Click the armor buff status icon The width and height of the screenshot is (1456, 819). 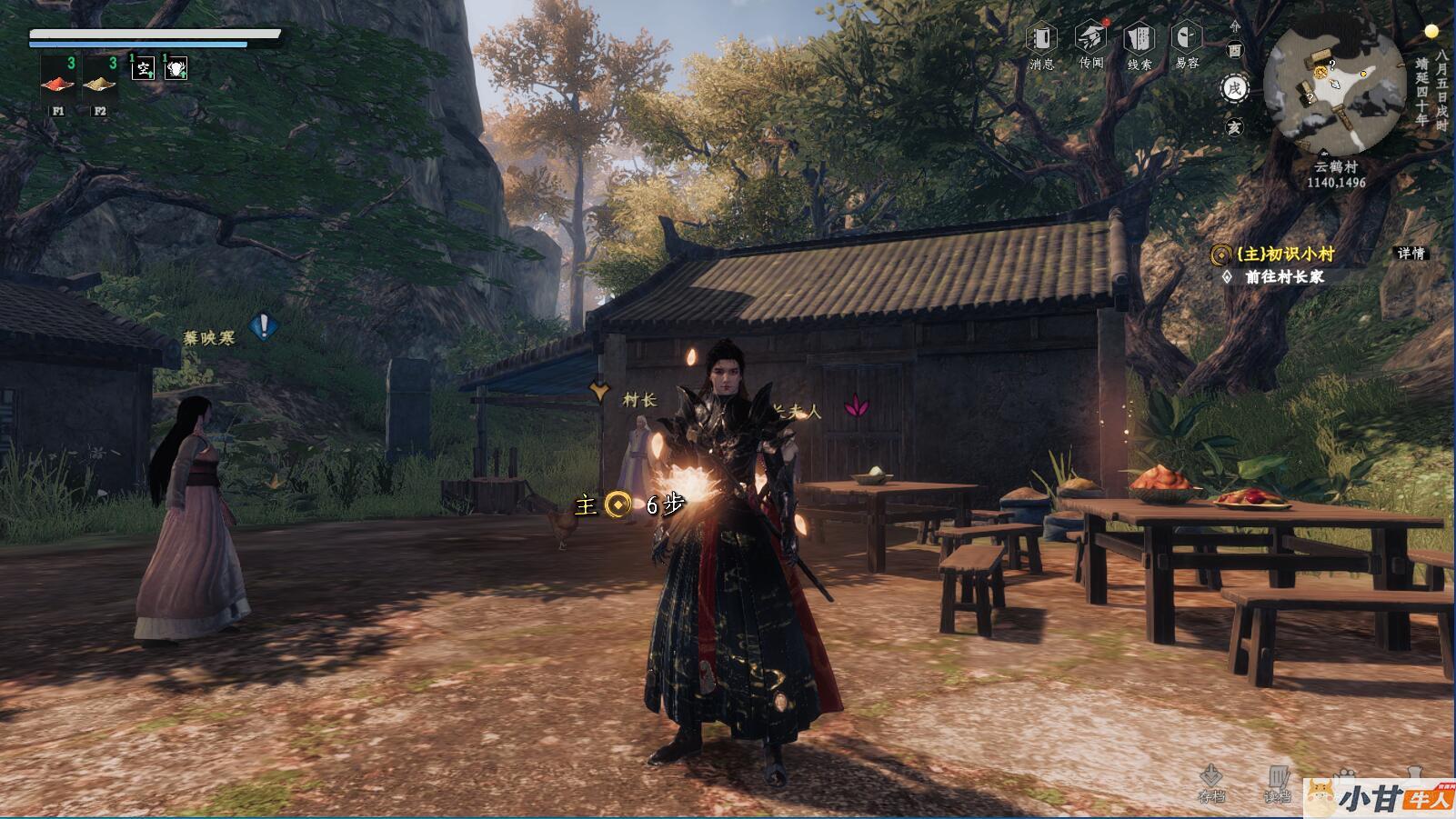click(176, 67)
